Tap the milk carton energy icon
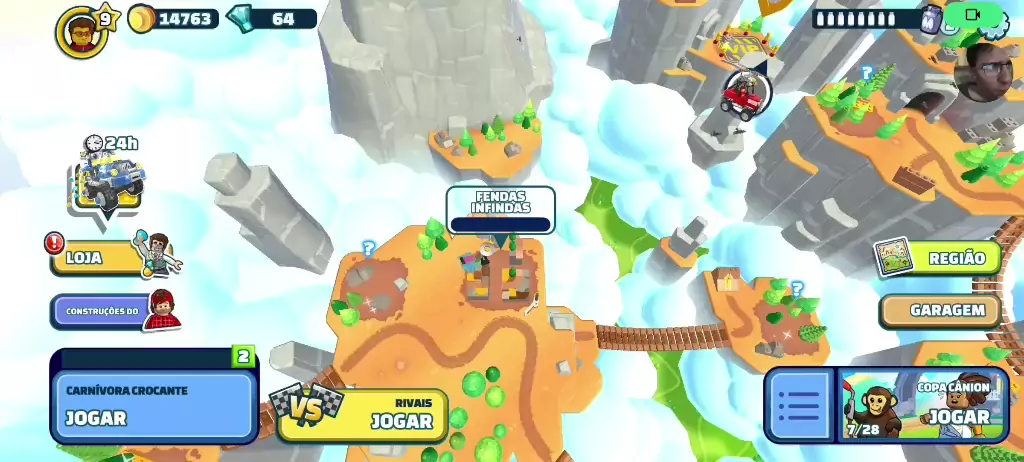Viewport: 1024px width, 462px height. coord(931,19)
